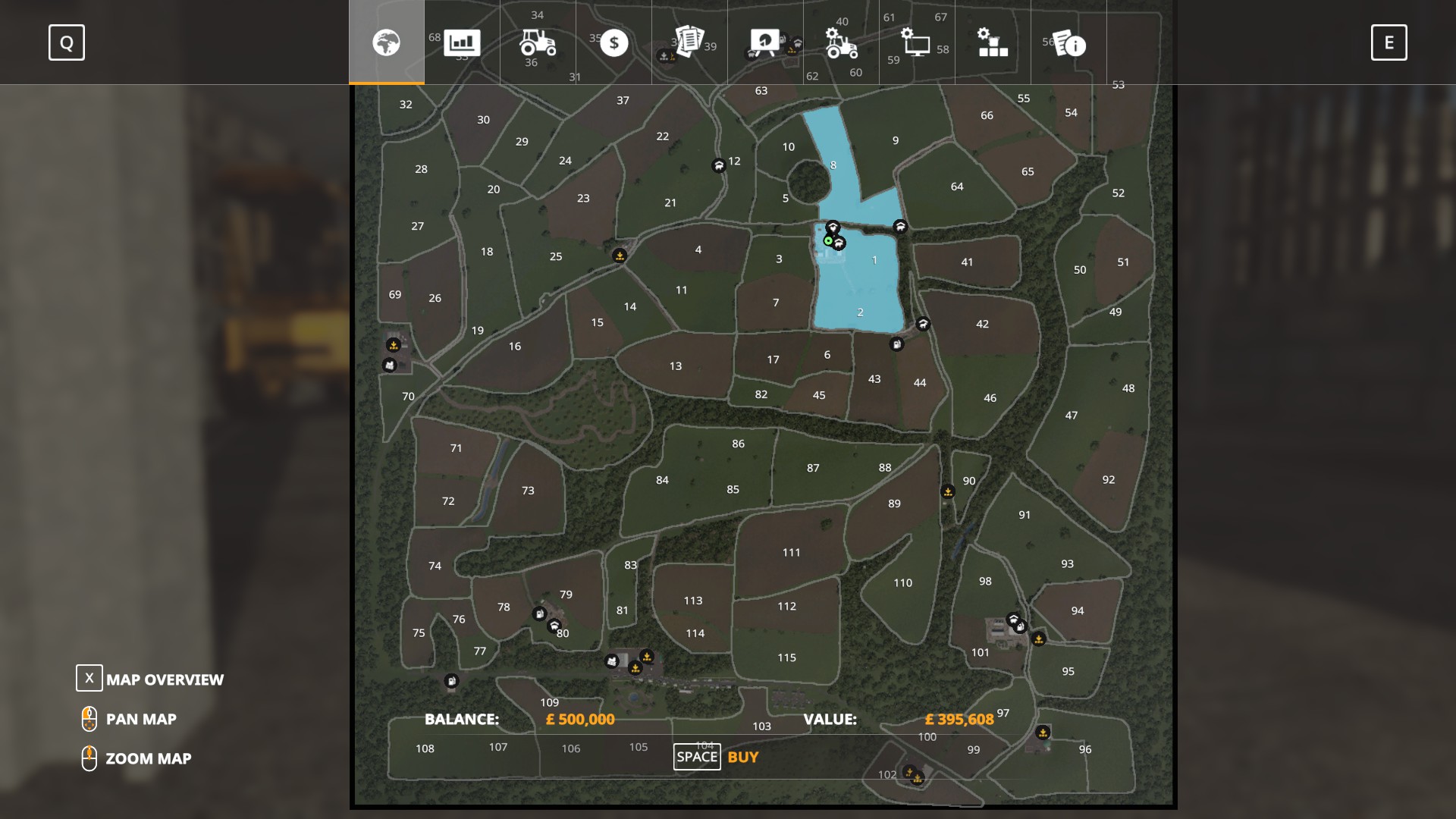Pick farmland 93 on the map
This screenshot has width=1456, height=819.
(x=1067, y=564)
